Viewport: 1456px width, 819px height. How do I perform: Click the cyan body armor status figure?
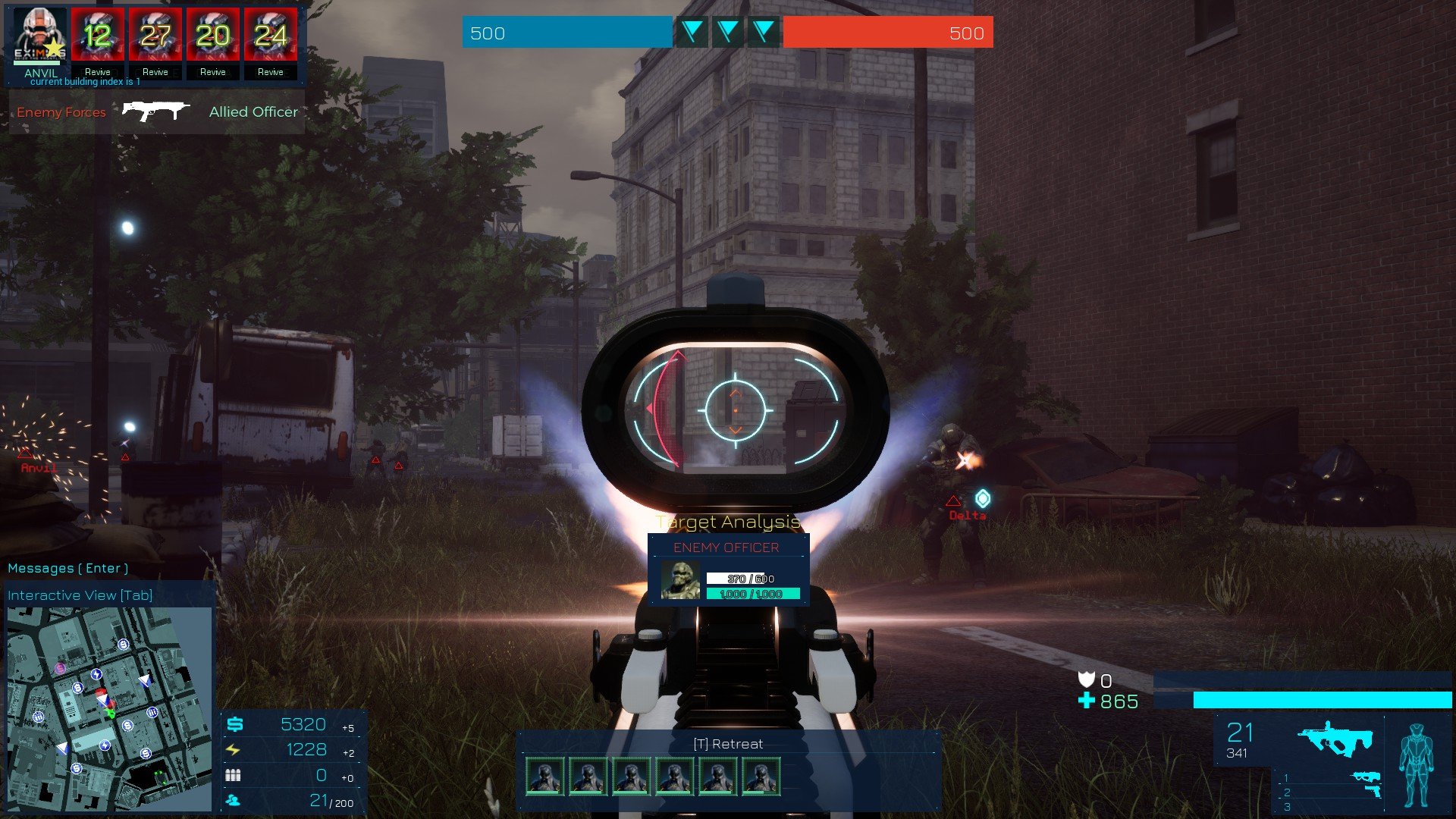(1415, 764)
